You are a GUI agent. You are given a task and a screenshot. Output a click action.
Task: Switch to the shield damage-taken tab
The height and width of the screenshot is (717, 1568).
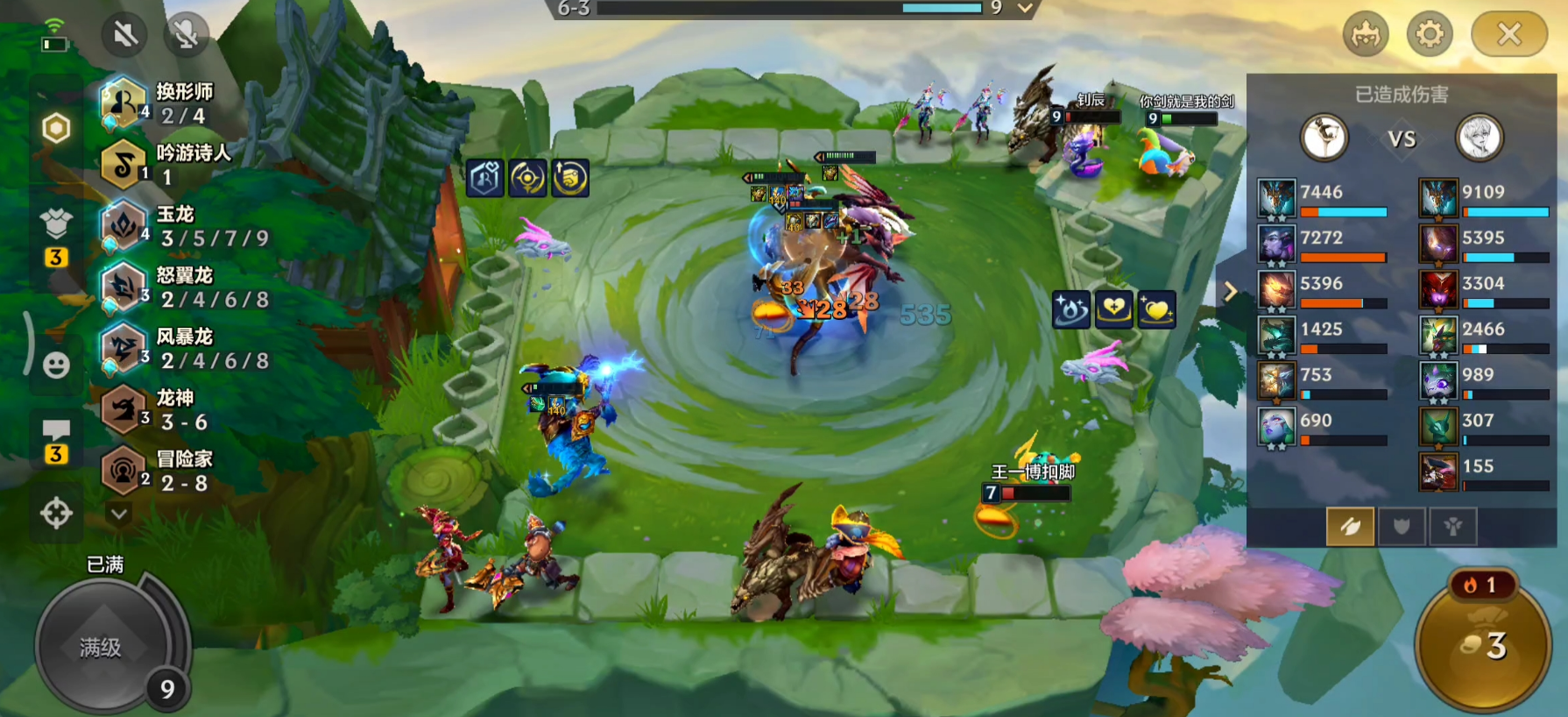click(x=1402, y=527)
